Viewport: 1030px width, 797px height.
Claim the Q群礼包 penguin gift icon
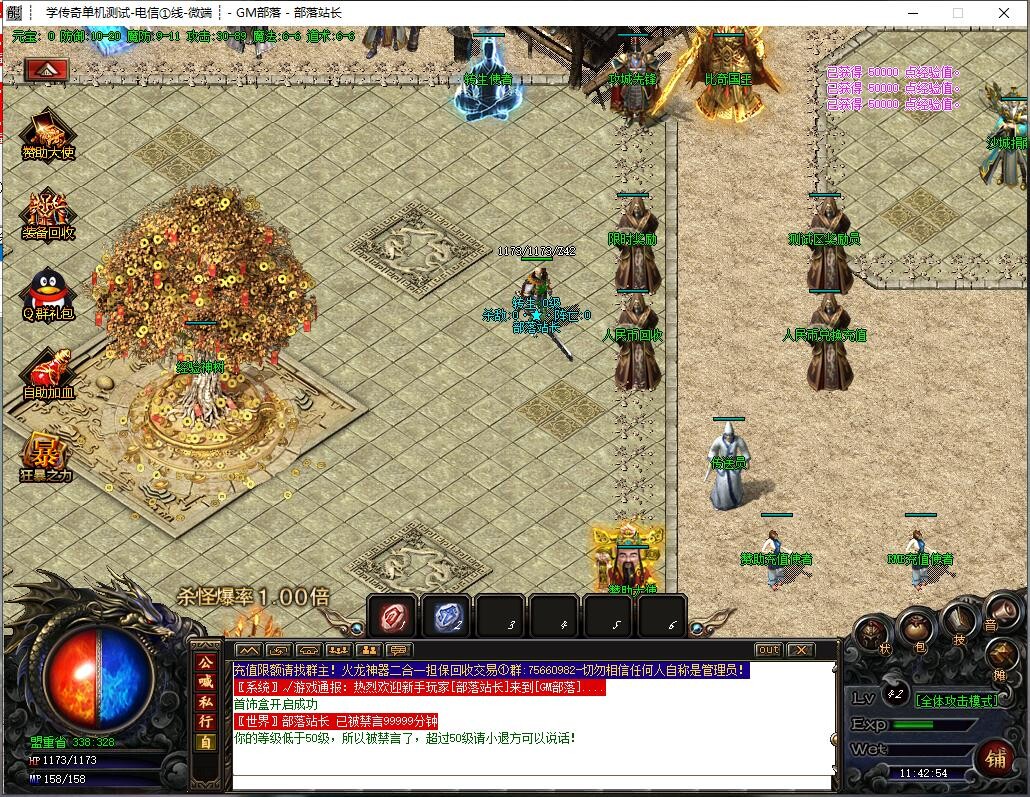pyautogui.click(x=48, y=293)
